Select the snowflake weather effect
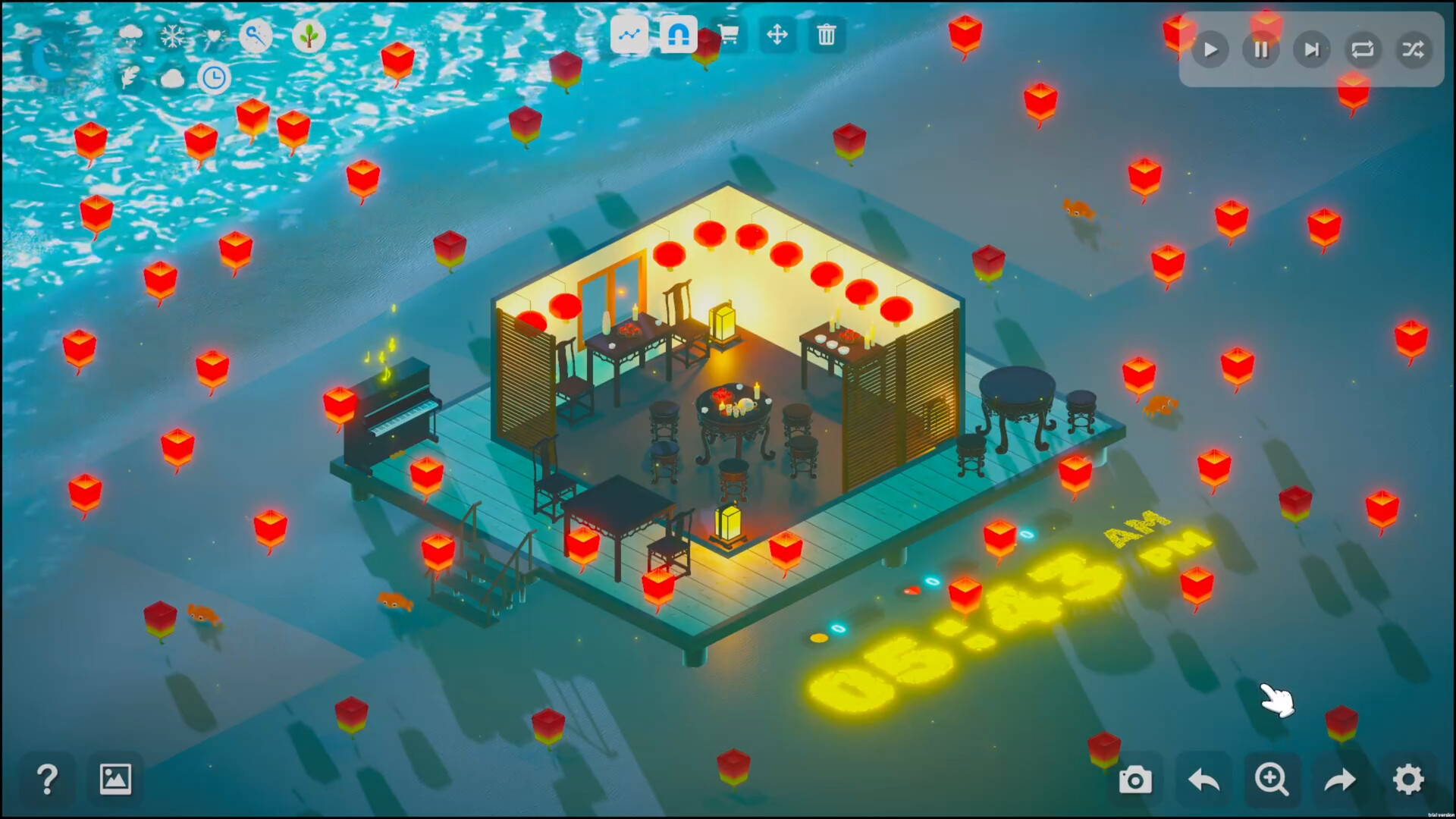This screenshot has height=819, width=1456. pos(173,36)
